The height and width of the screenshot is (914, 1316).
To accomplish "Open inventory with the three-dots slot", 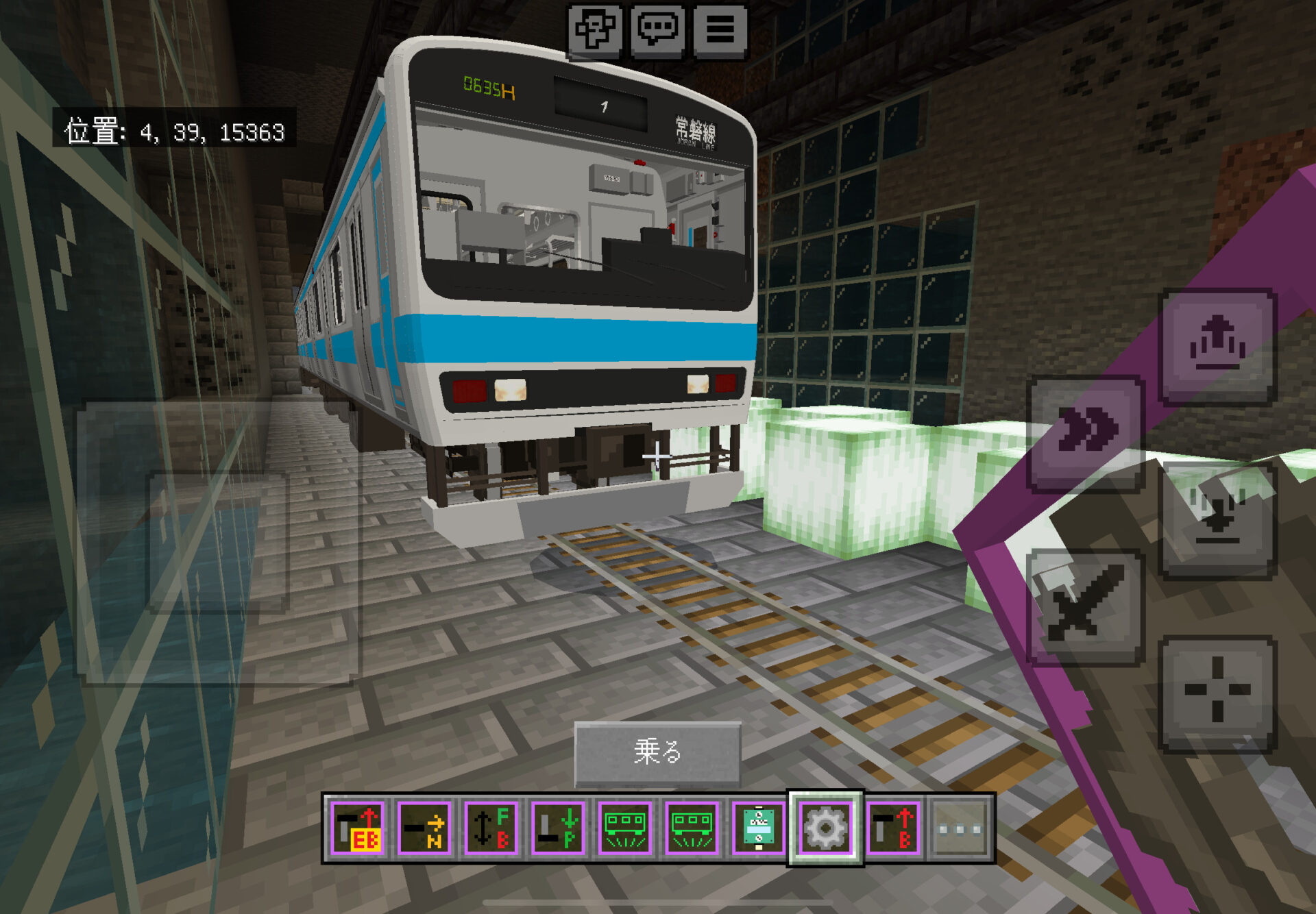I will [x=959, y=829].
